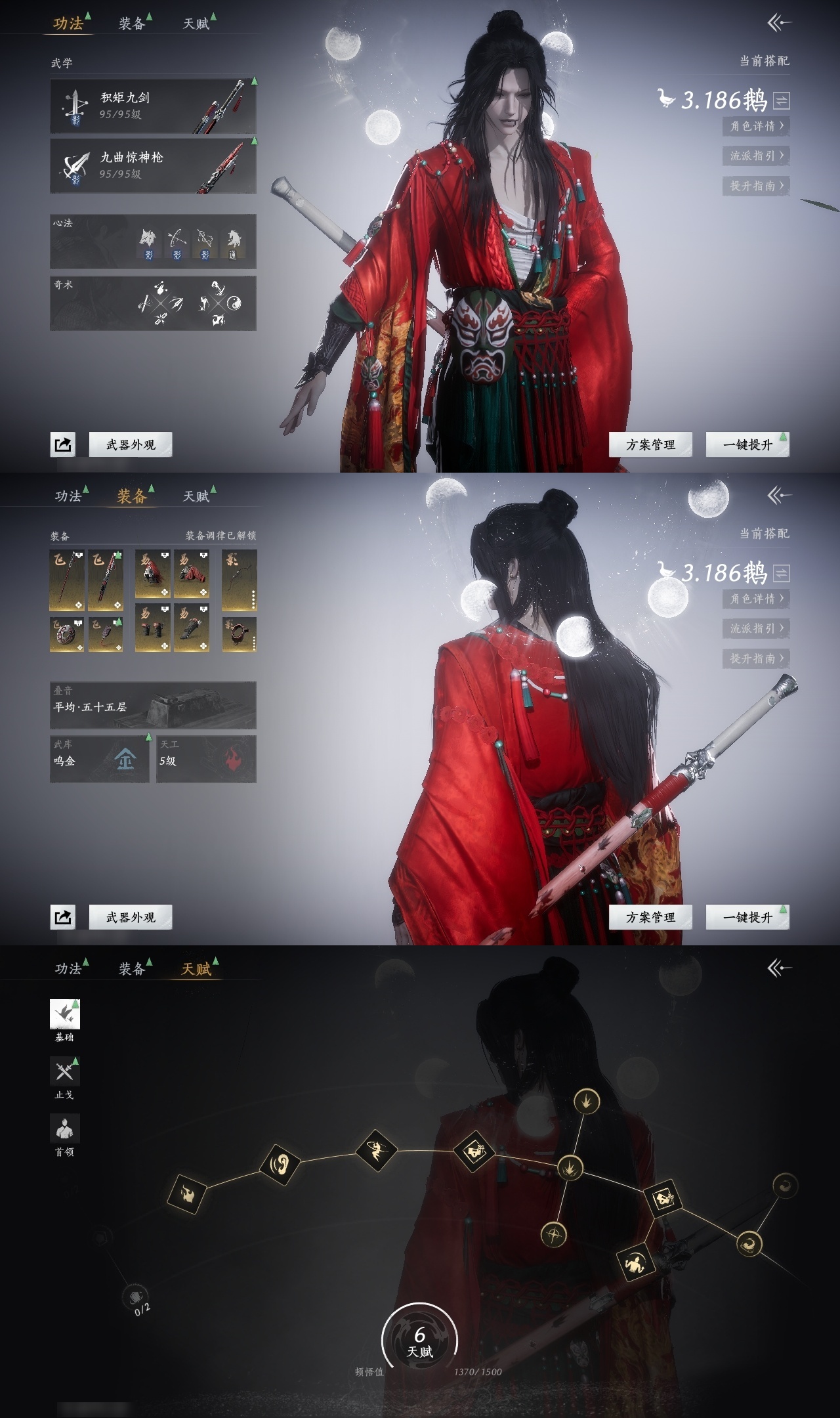Select the crosshair talent node

tap(554, 1235)
